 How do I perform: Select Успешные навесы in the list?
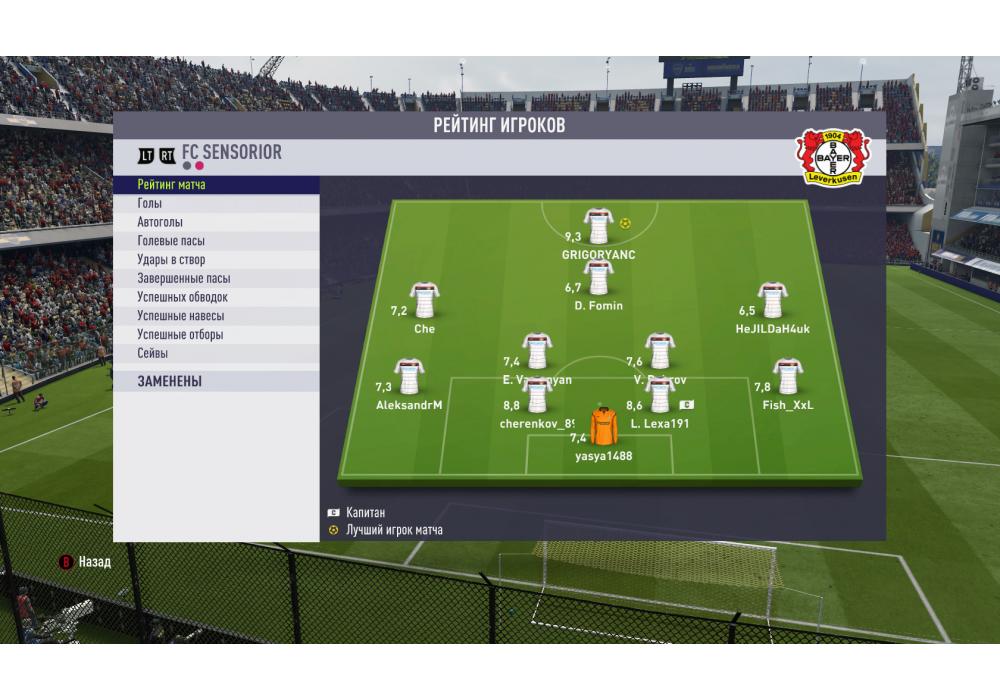point(216,316)
